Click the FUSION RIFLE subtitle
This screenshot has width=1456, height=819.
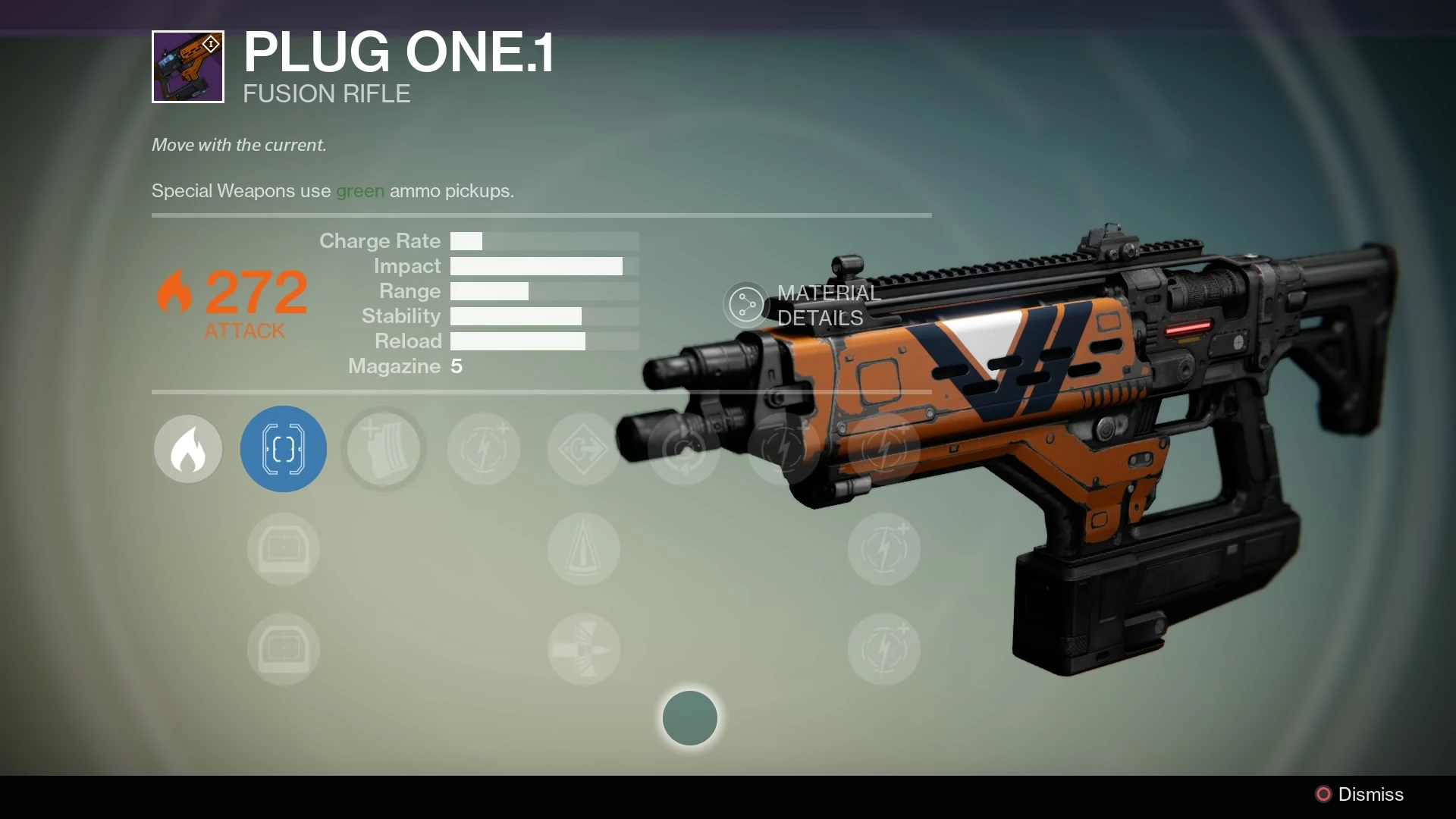pyautogui.click(x=326, y=93)
